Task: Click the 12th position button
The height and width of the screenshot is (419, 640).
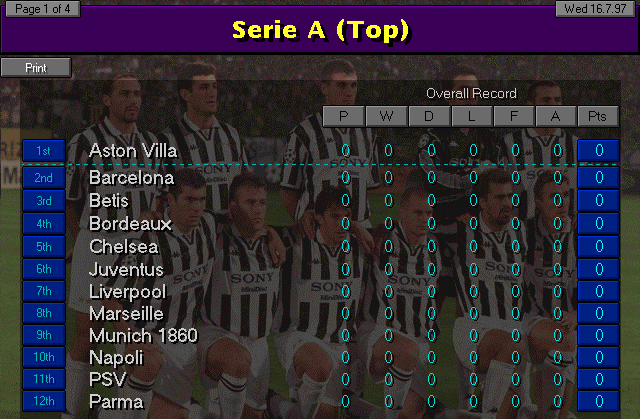Action: (44, 403)
